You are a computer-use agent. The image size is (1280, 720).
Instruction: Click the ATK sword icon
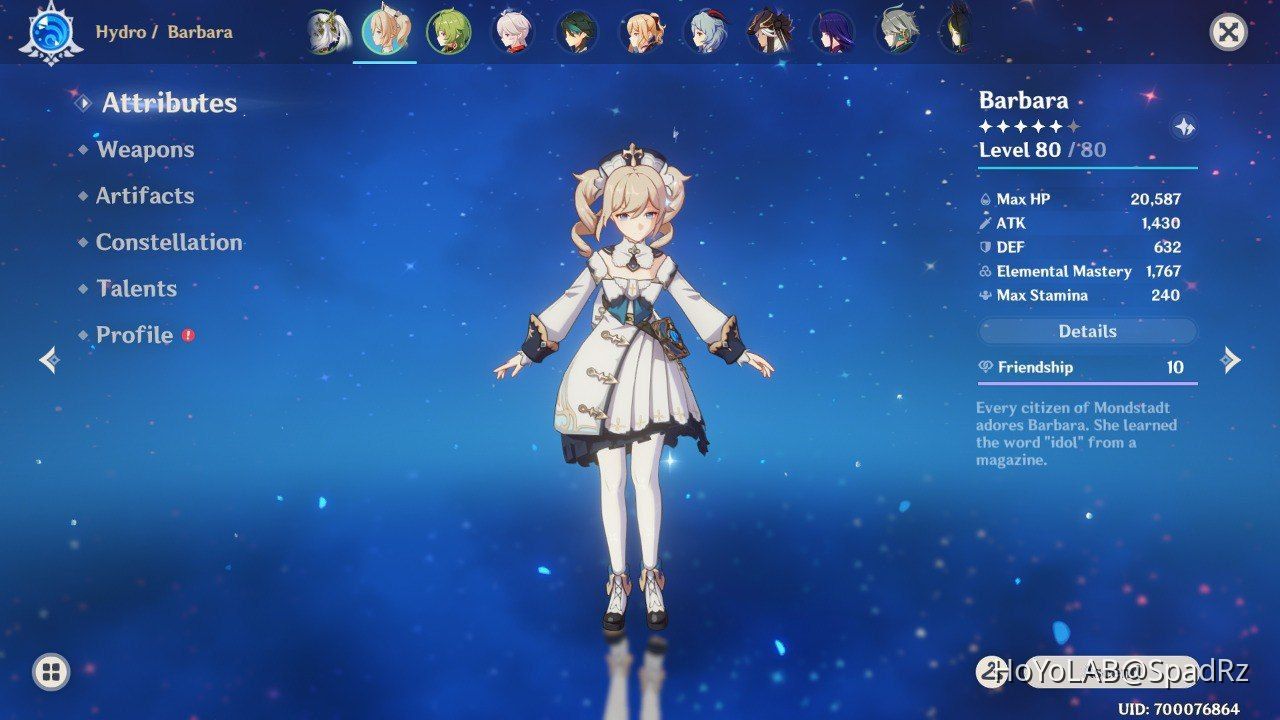985,223
